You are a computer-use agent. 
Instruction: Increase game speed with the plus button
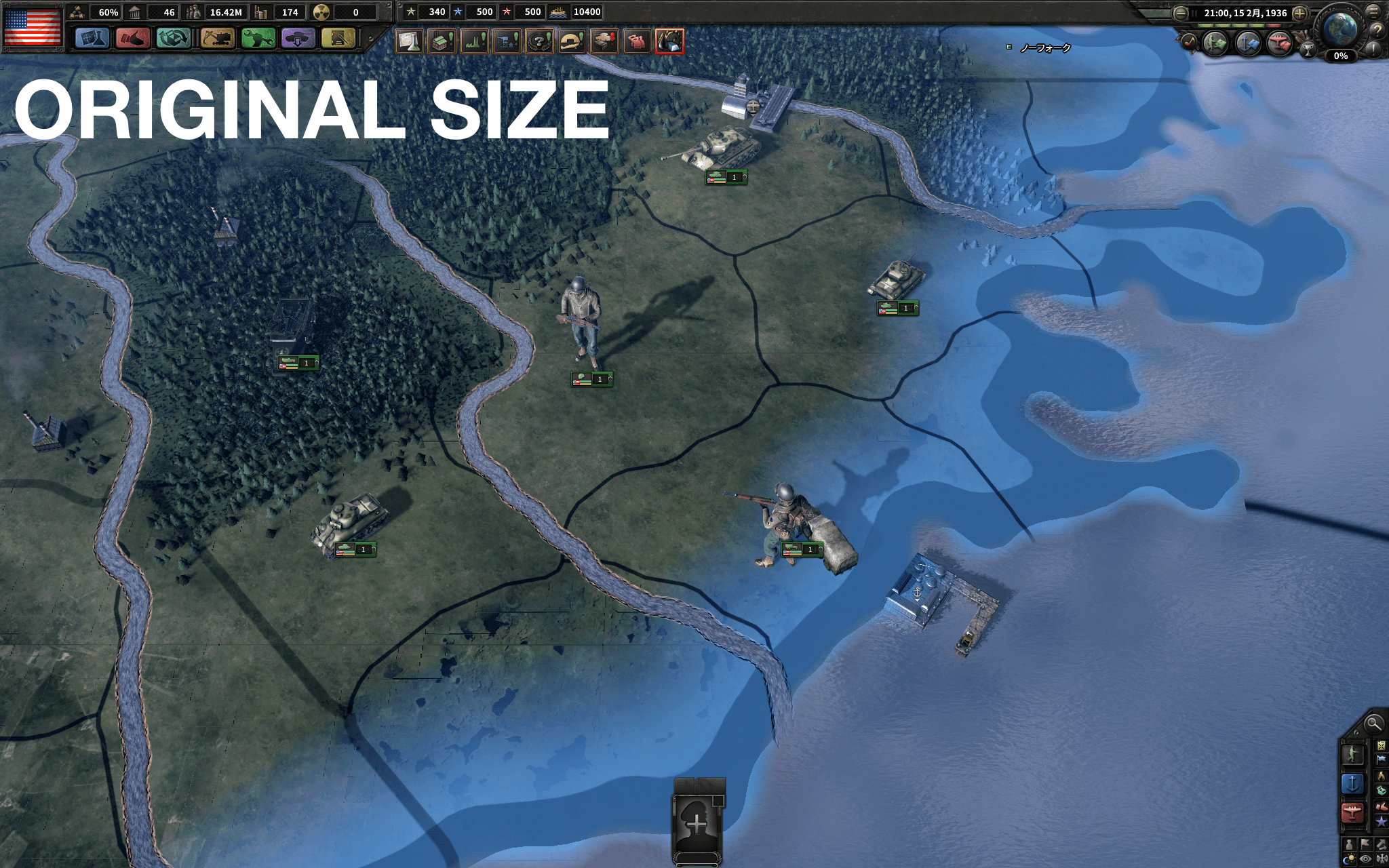[x=1299, y=13]
